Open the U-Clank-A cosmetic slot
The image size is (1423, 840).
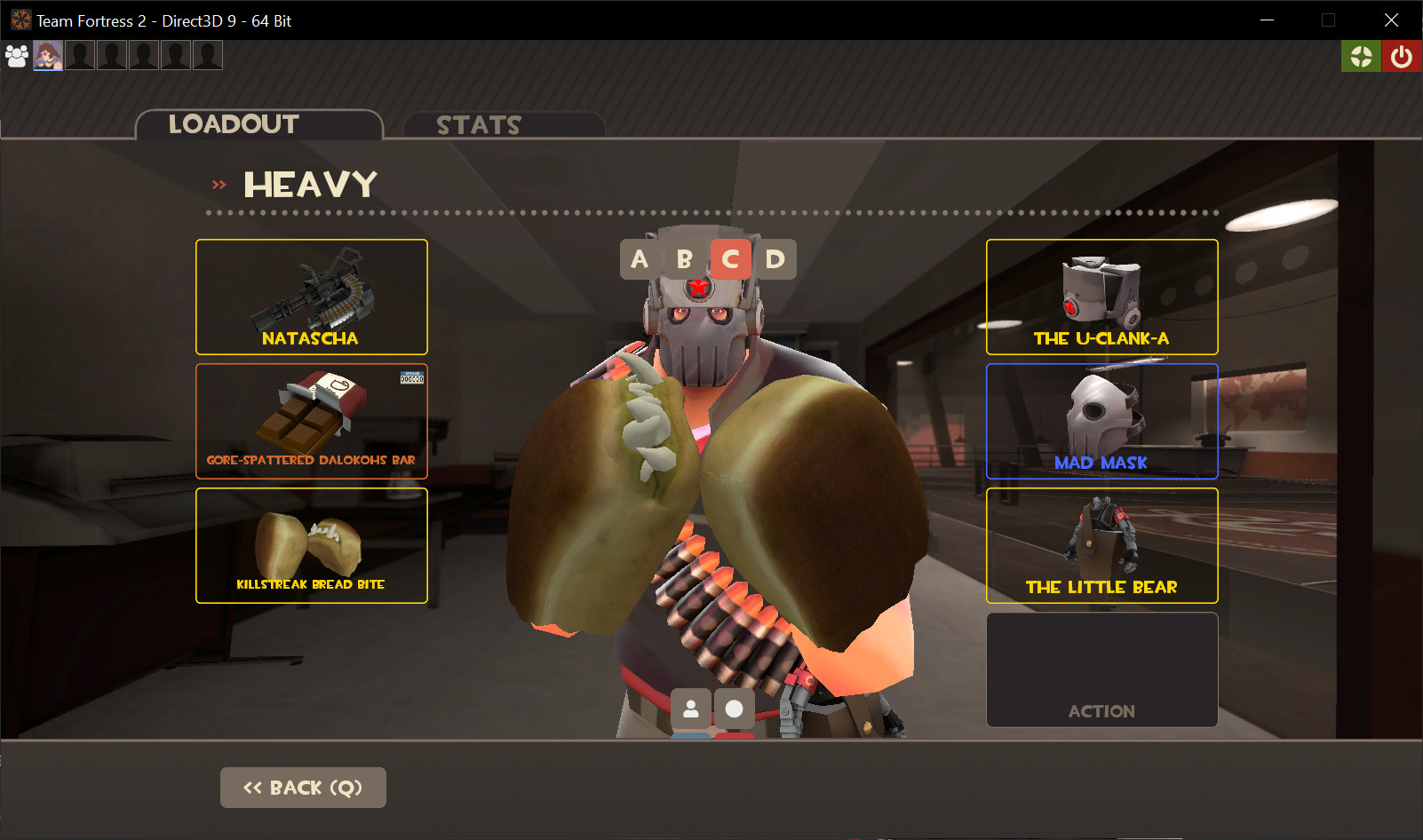[x=1101, y=297]
